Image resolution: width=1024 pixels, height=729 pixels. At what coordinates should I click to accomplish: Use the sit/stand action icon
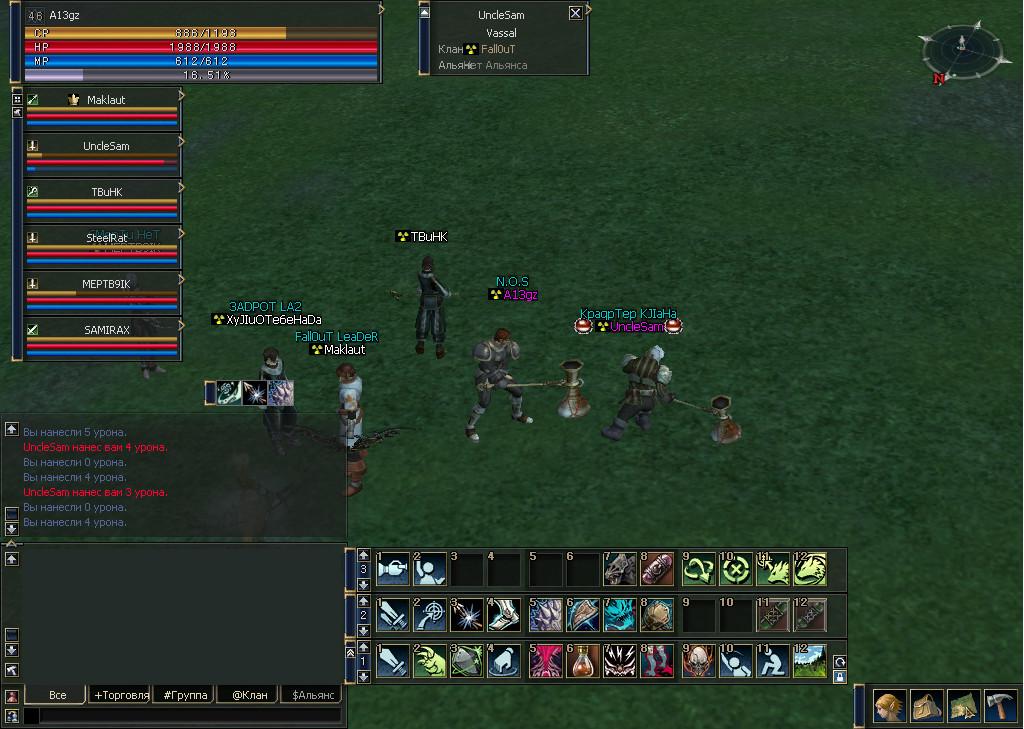click(775, 661)
